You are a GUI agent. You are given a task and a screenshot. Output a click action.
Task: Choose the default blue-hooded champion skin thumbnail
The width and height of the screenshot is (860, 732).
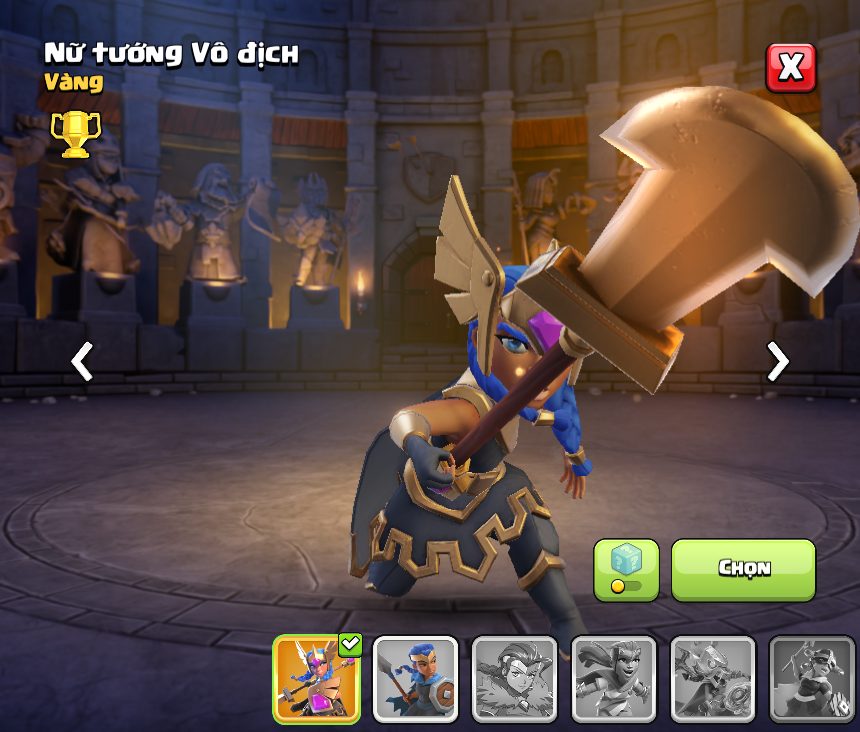415,679
